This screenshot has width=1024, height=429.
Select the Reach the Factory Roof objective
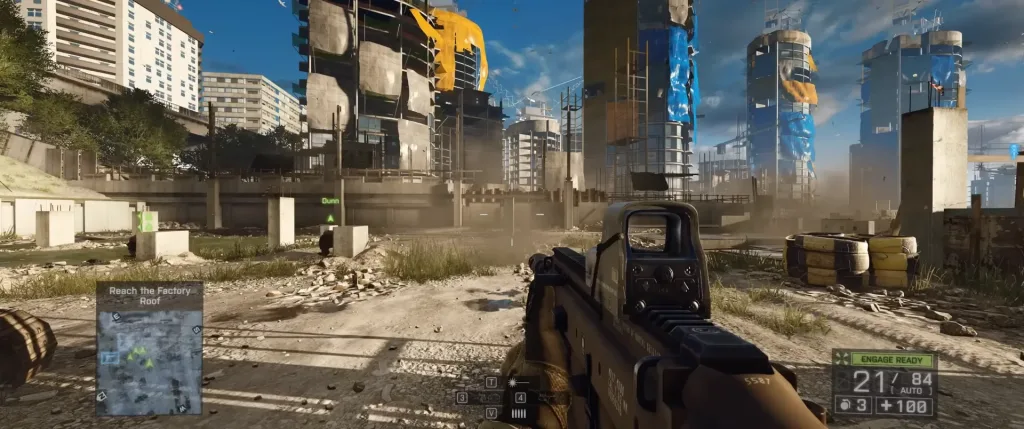(x=149, y=295)
